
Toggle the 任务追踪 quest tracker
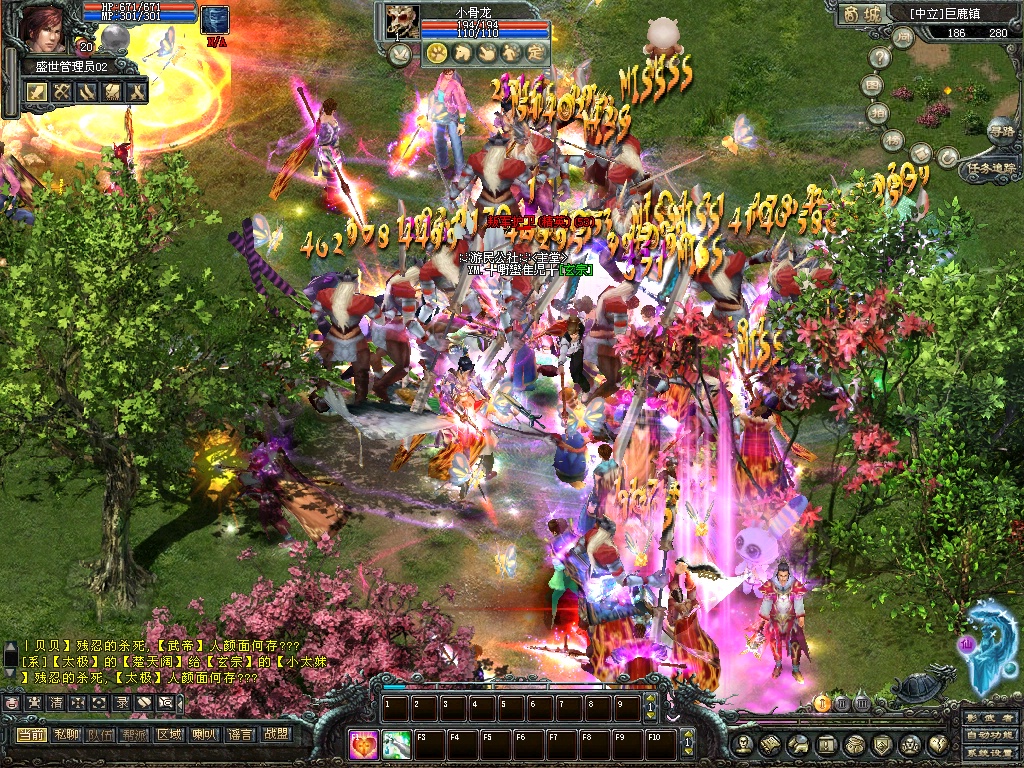[x=990, y=169]
